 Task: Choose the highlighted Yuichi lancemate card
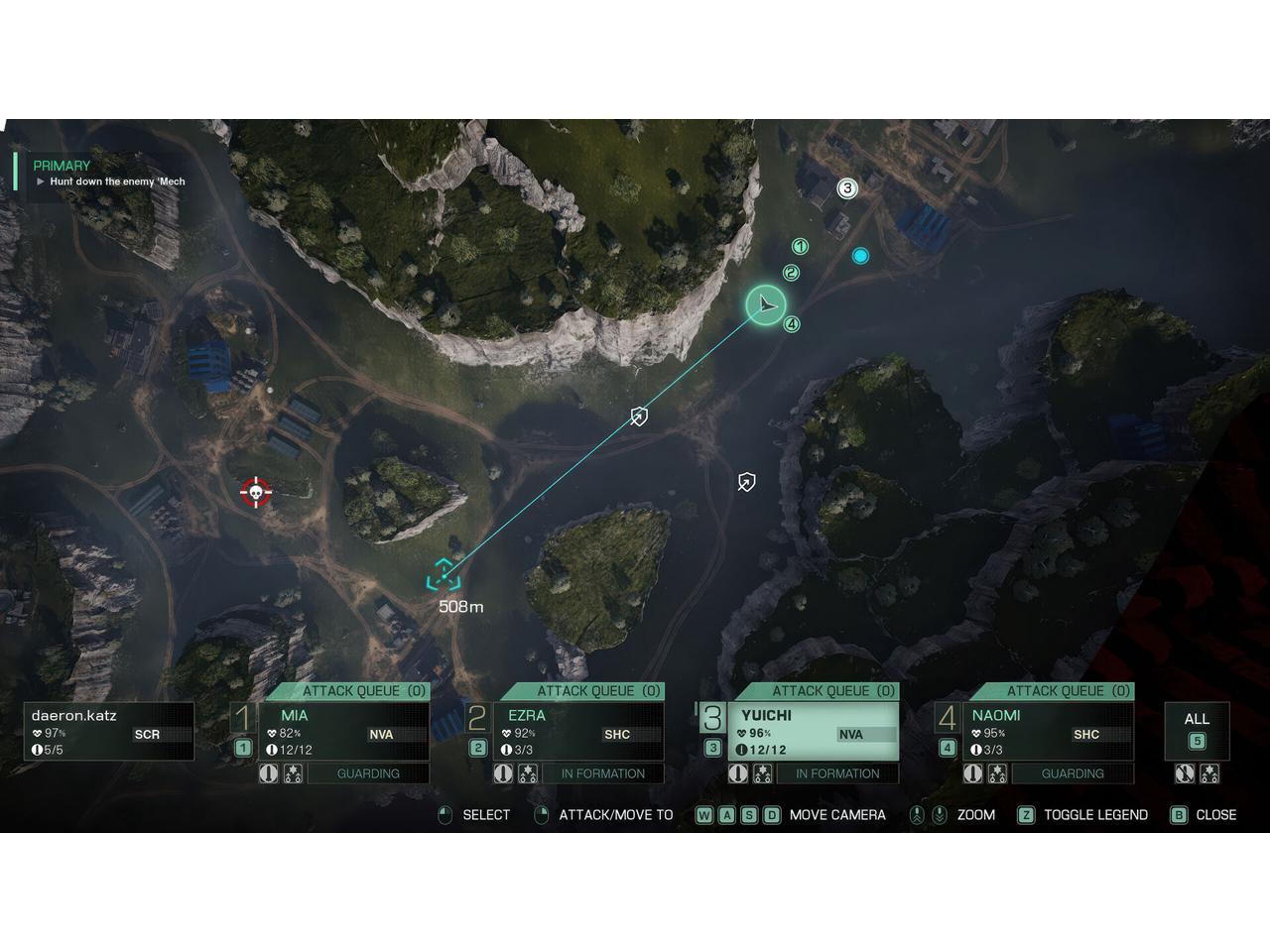pos(814,732)
